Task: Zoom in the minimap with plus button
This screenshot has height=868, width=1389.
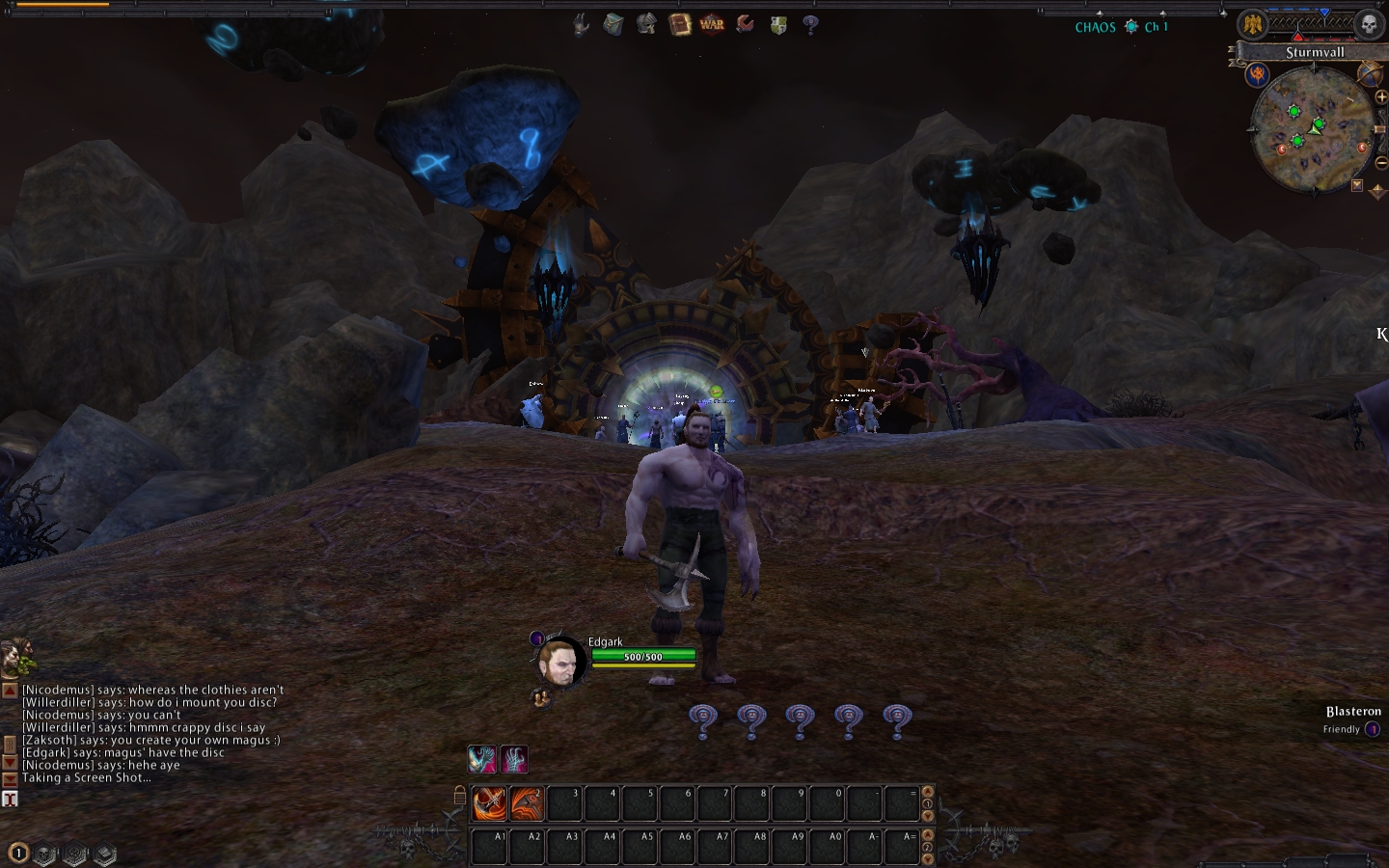Action: pyautogui.click(x=1381, y=97)
